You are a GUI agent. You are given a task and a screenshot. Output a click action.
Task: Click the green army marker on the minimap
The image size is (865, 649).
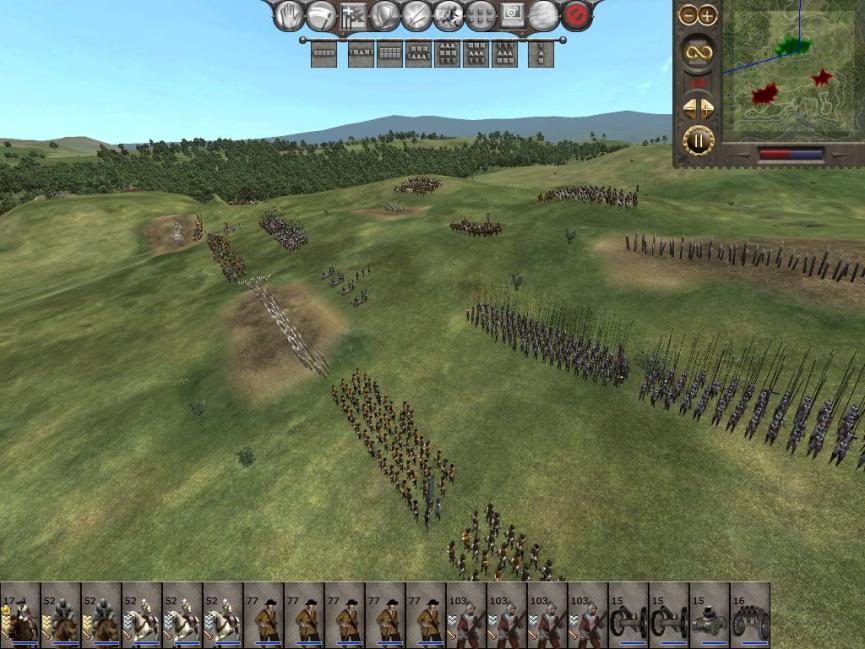pos(792,45)
